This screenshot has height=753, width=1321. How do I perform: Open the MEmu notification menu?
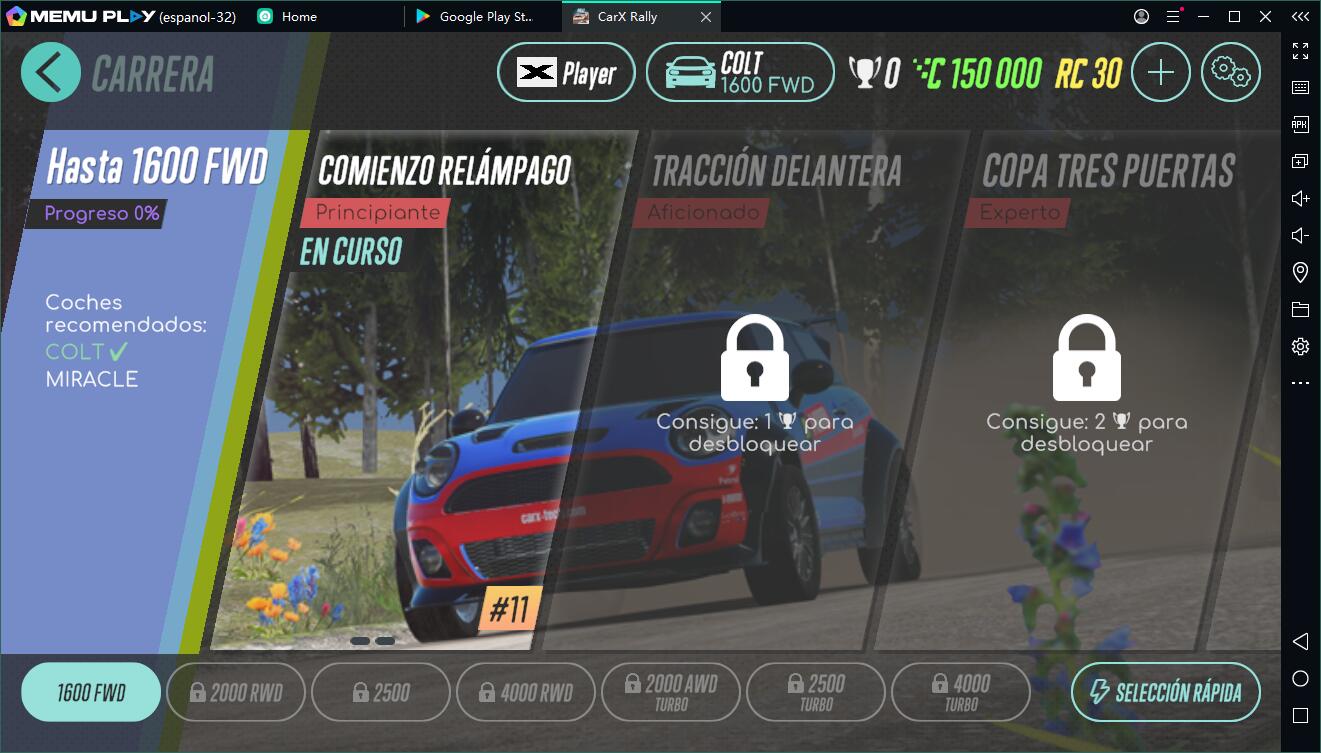point(1172,16)
